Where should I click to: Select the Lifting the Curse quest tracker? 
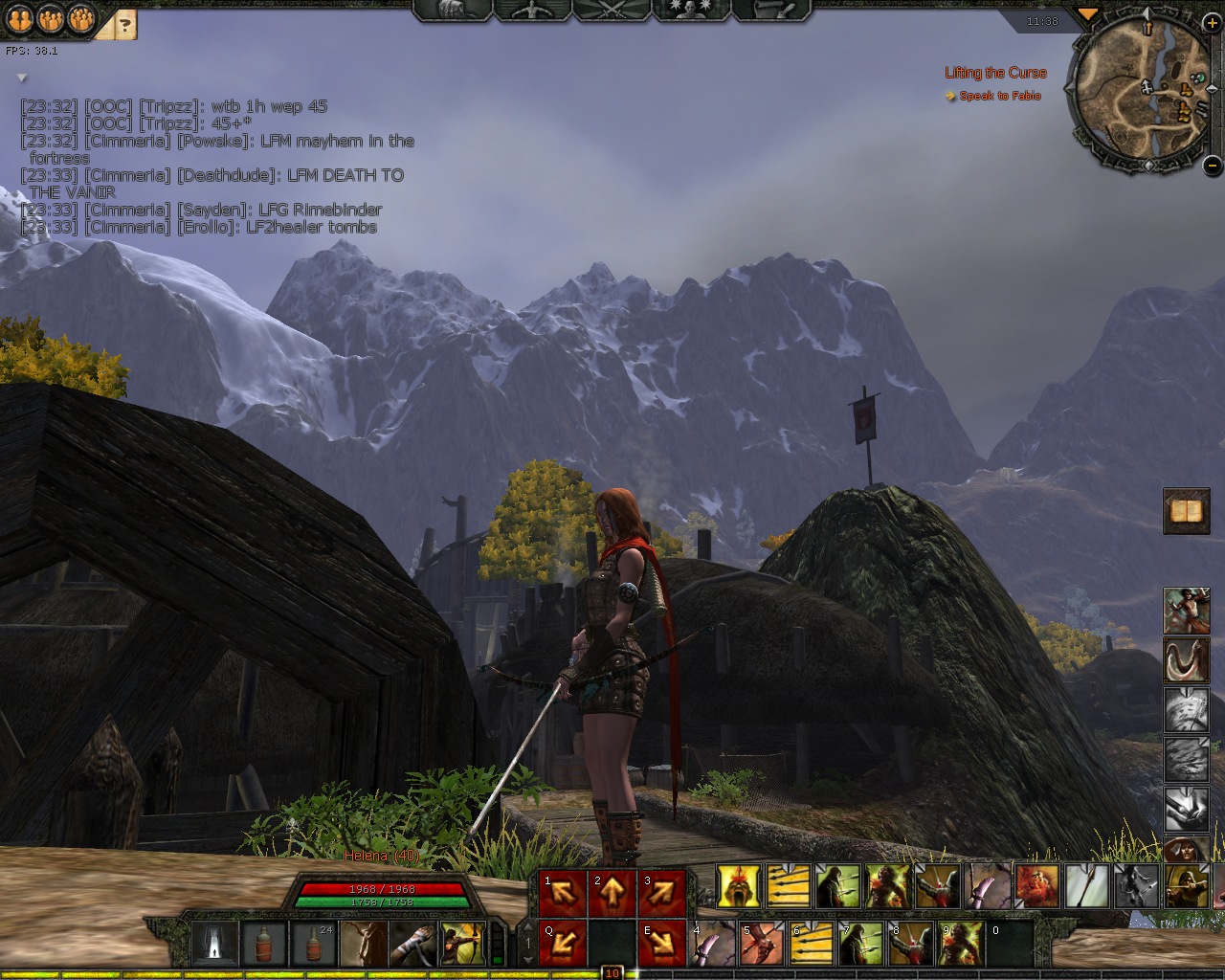pyautogui.click(x=995, y=73)
